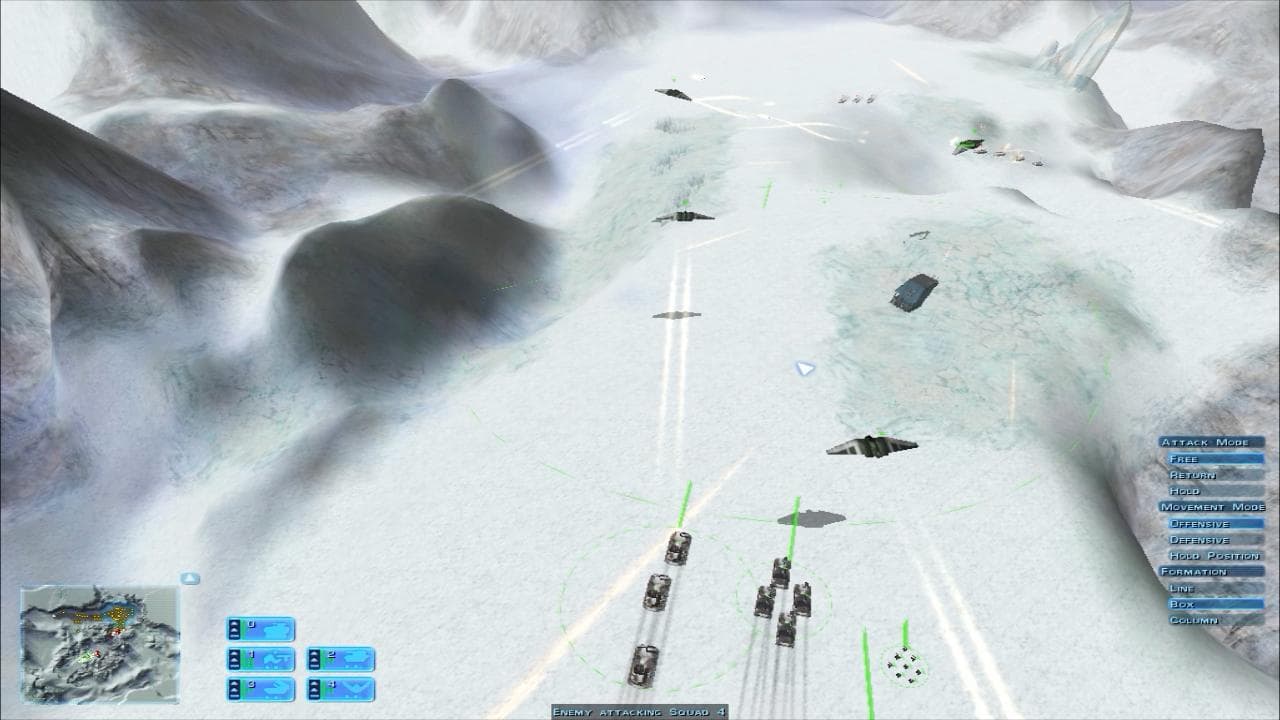Select Squad 4 aircraft icon

355,688
